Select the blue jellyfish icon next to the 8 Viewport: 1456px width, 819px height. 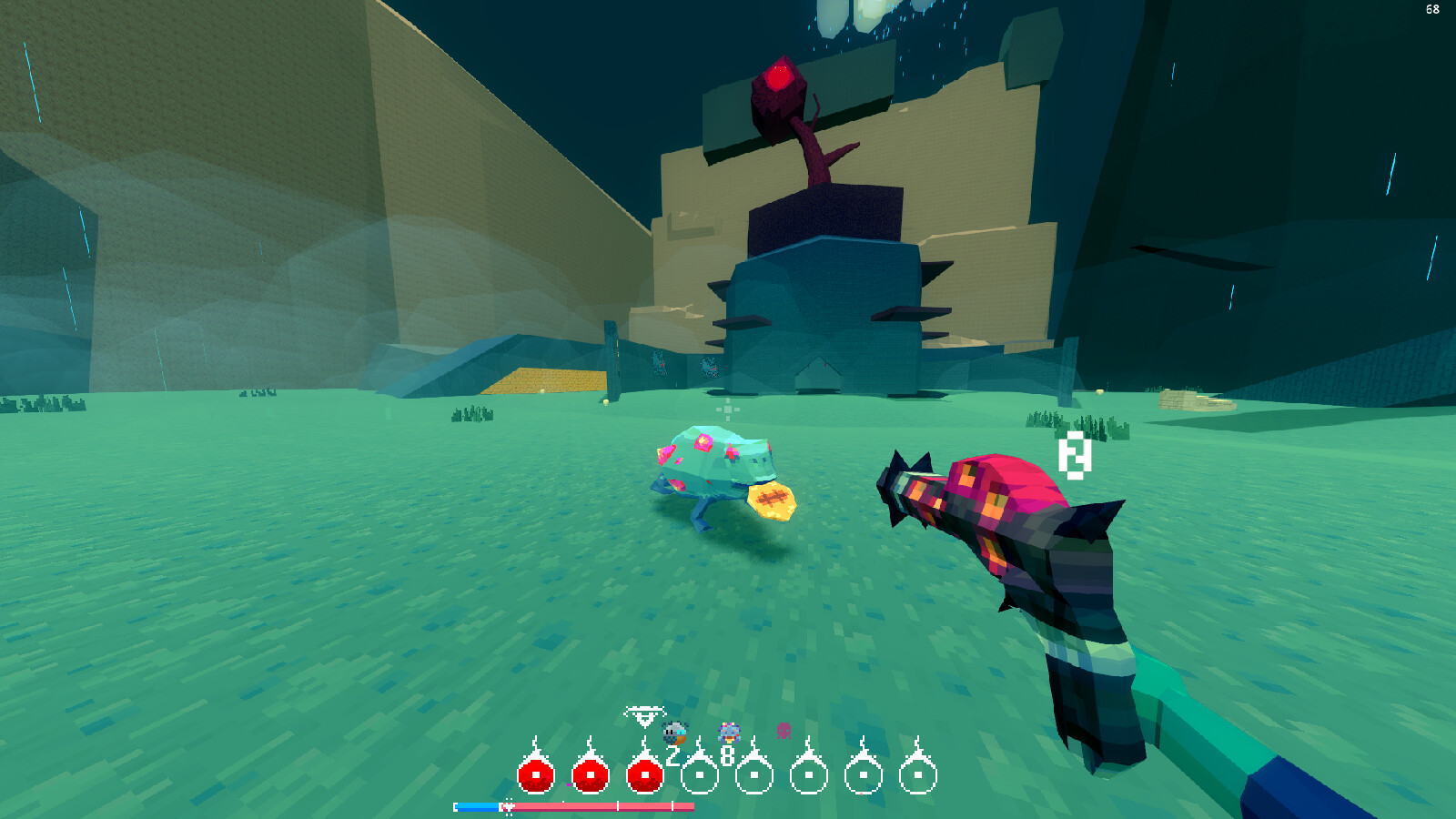[730, 732]
